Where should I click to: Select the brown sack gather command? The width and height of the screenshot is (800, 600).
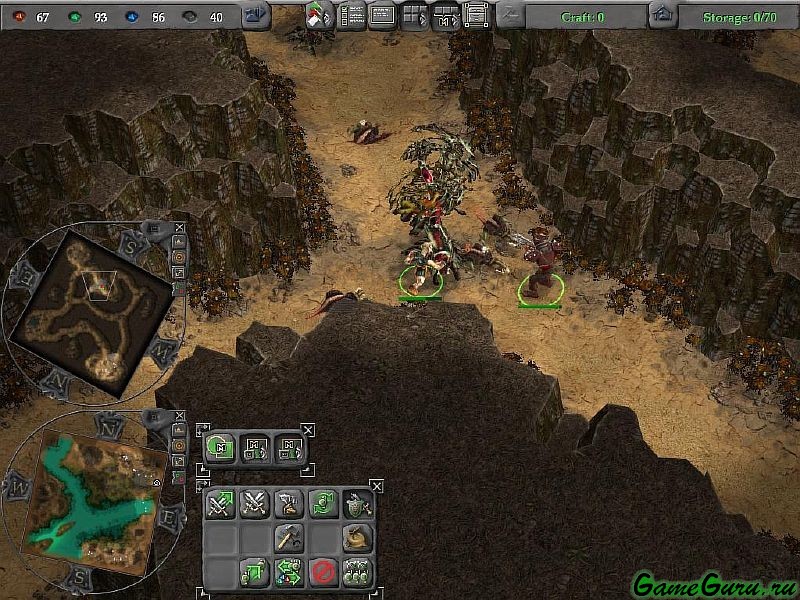point(356,538)
